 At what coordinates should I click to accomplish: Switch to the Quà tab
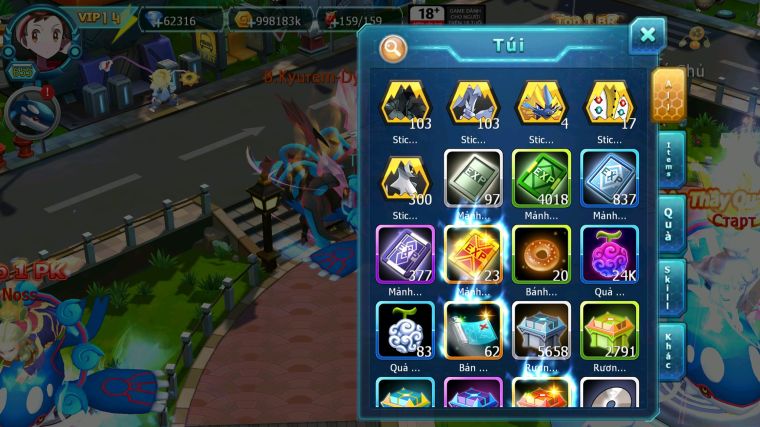coord(670,222)
